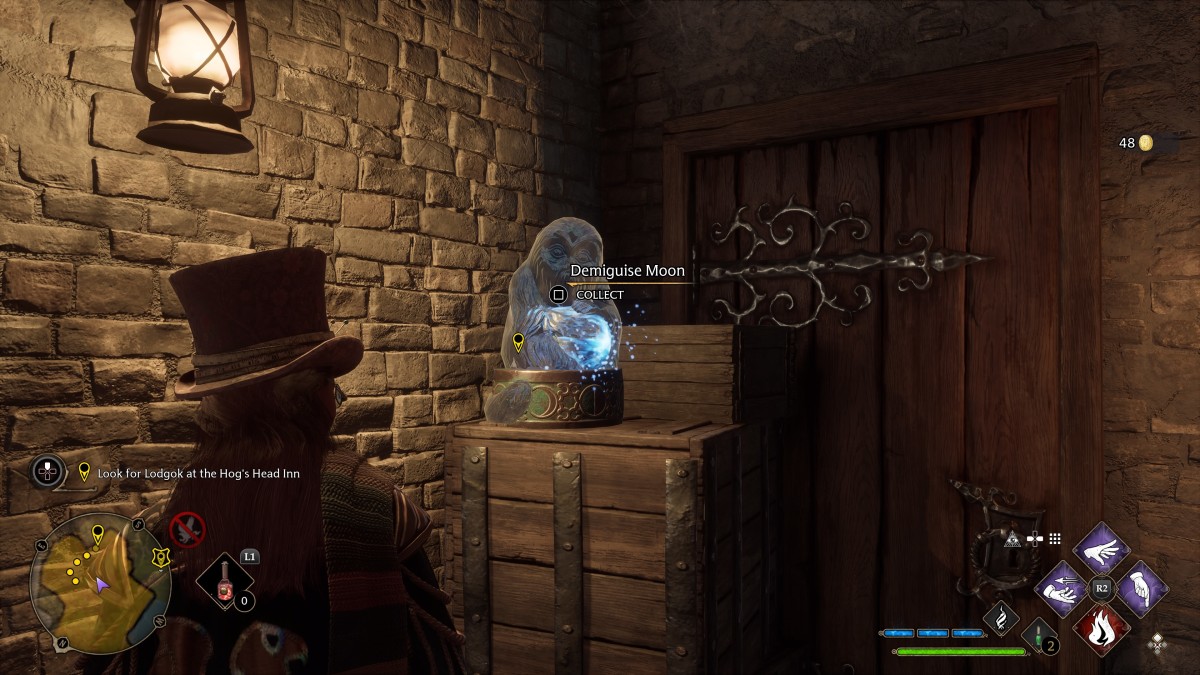Screen dimensions: 1200x675
Task: Click the crossed-out bird no-flying icon
Action: click(187, 529)
